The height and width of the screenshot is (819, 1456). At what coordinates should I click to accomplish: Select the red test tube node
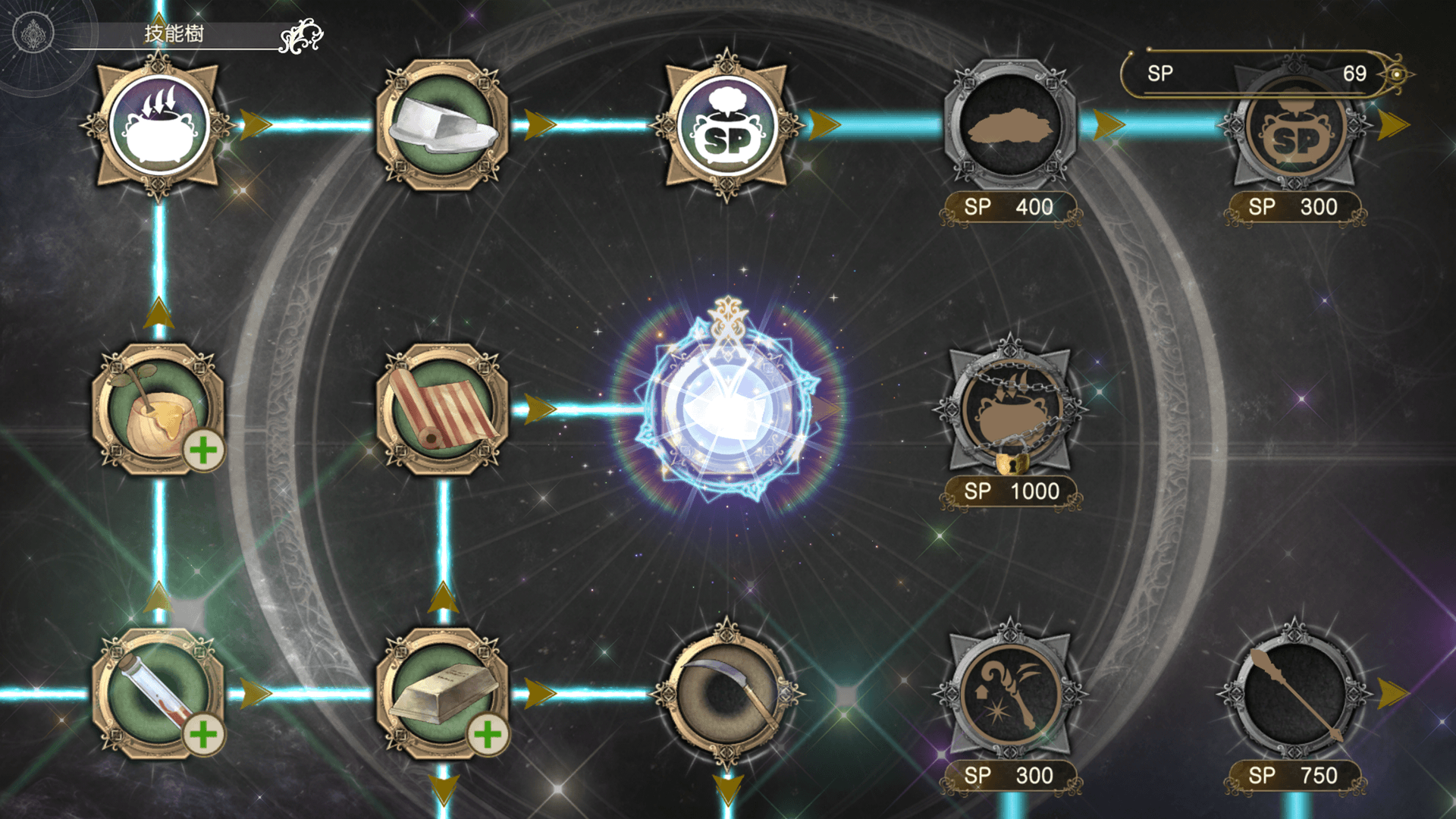158,693
